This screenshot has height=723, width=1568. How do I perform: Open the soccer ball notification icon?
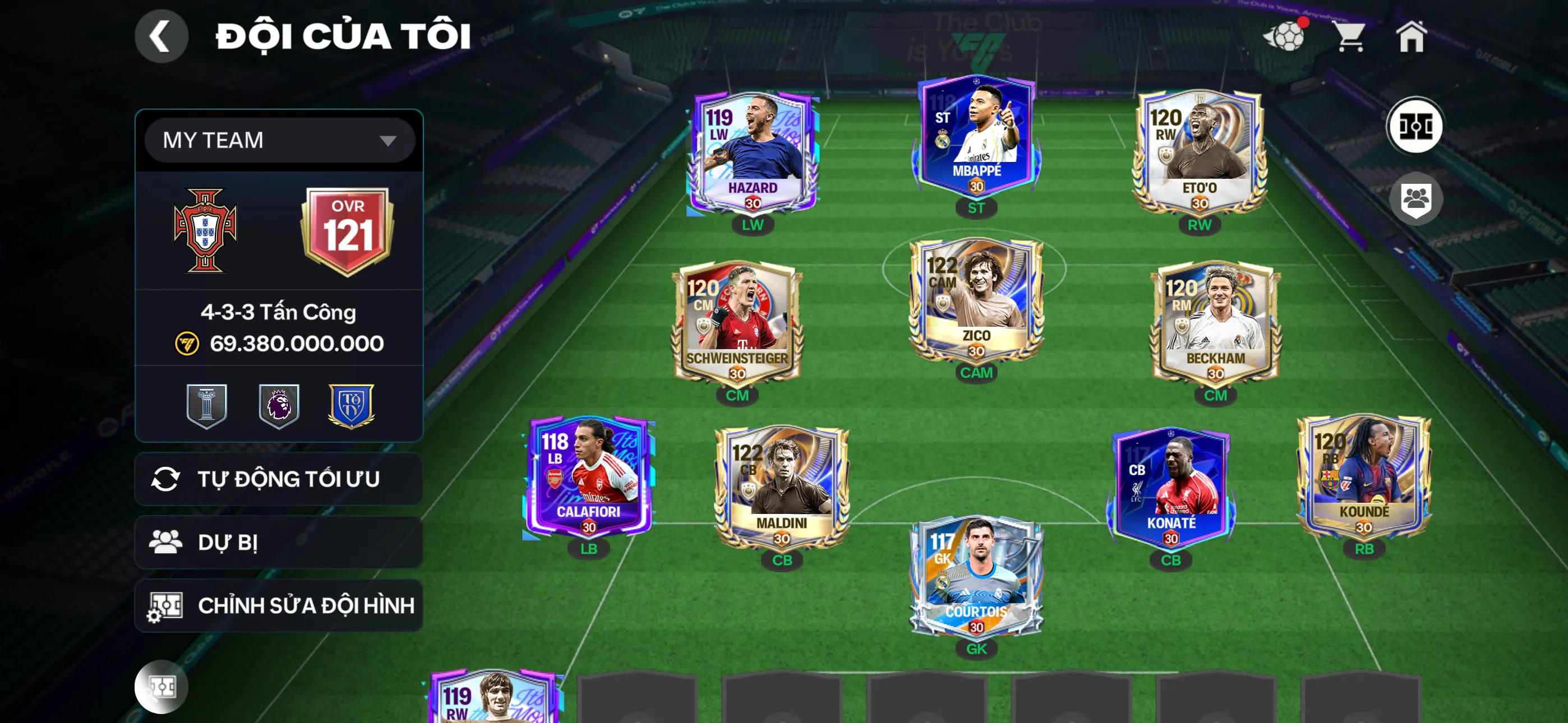[1285, 36]
